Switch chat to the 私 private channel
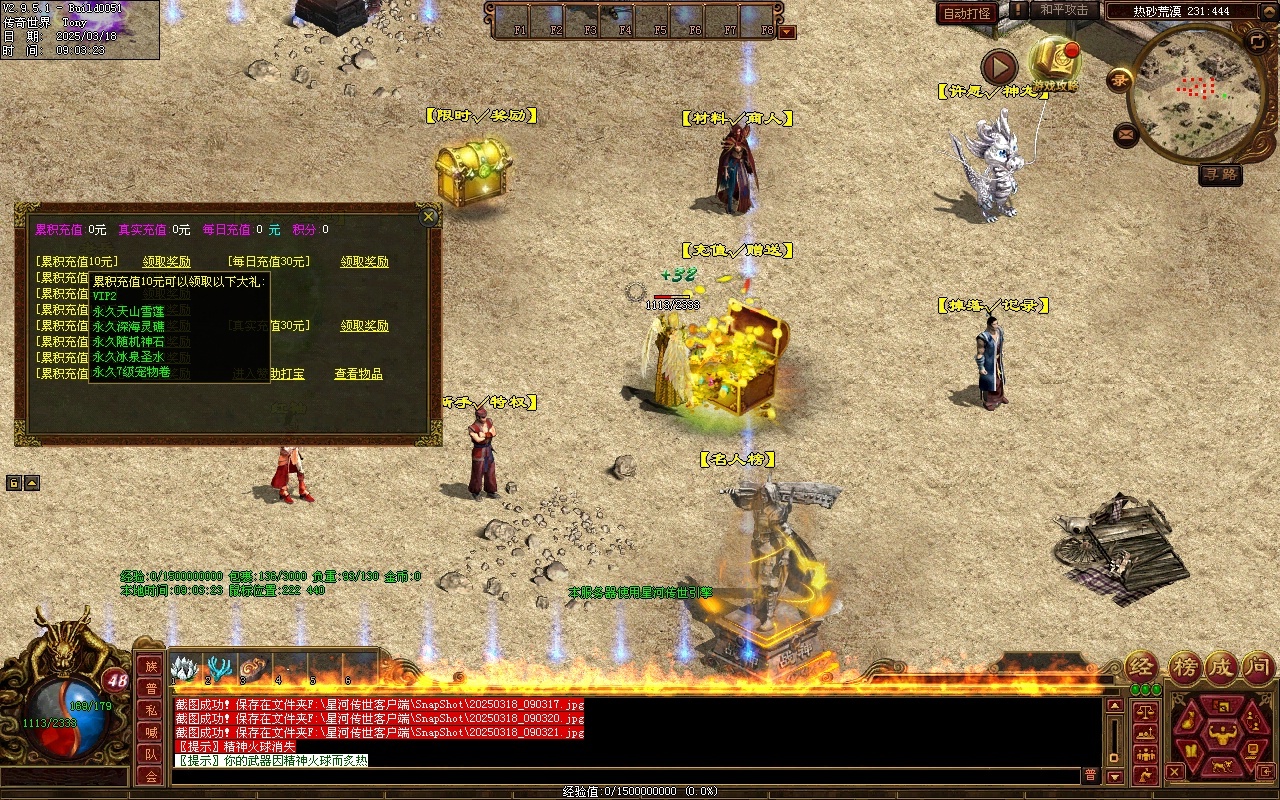This screenshot has height=800, width=1280. (x=151, y=710)
